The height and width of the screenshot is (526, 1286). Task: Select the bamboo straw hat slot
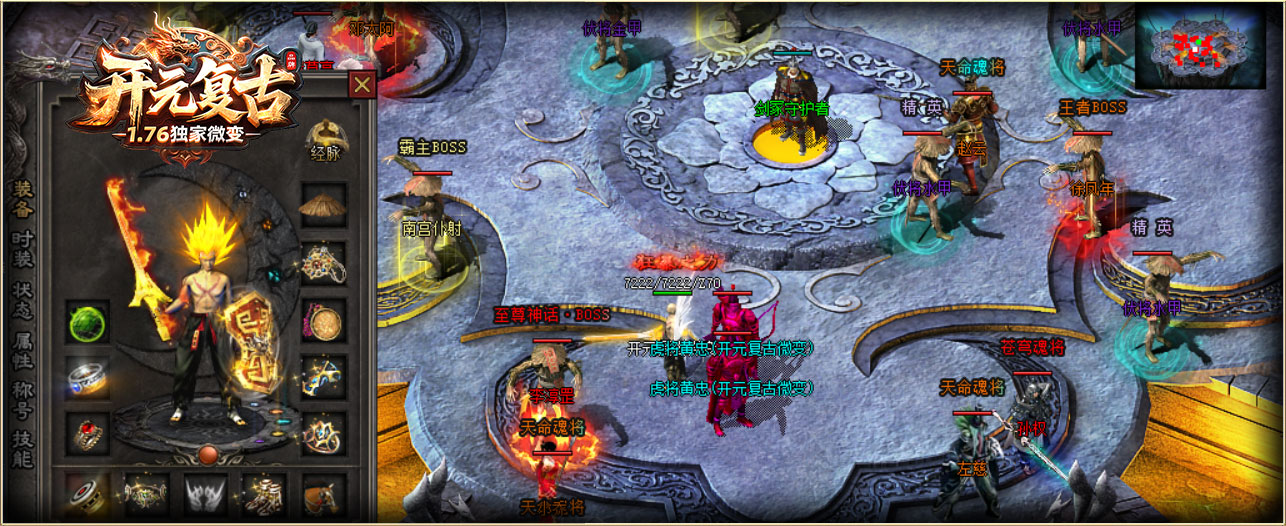[323, 208]
